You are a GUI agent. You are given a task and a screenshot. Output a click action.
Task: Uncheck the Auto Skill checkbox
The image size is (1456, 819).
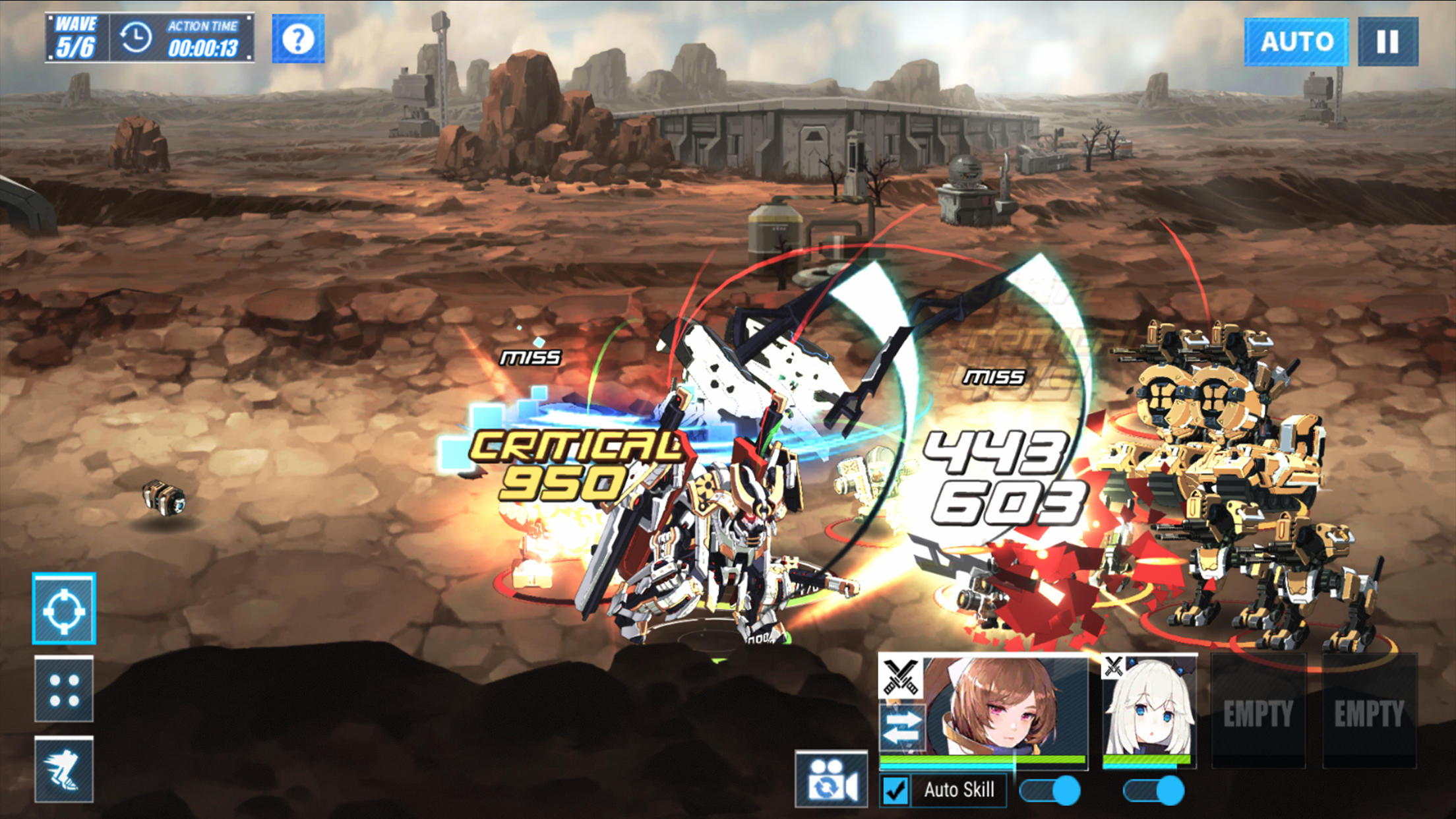(x=894, y=789)
